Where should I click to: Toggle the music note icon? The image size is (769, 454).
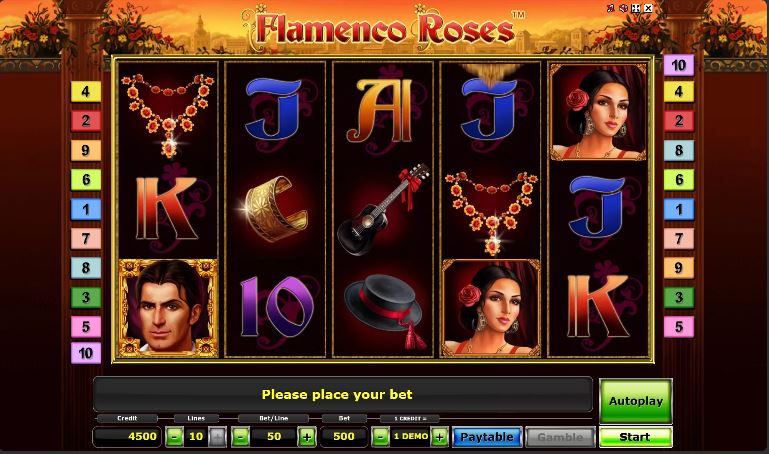[609, 9]
